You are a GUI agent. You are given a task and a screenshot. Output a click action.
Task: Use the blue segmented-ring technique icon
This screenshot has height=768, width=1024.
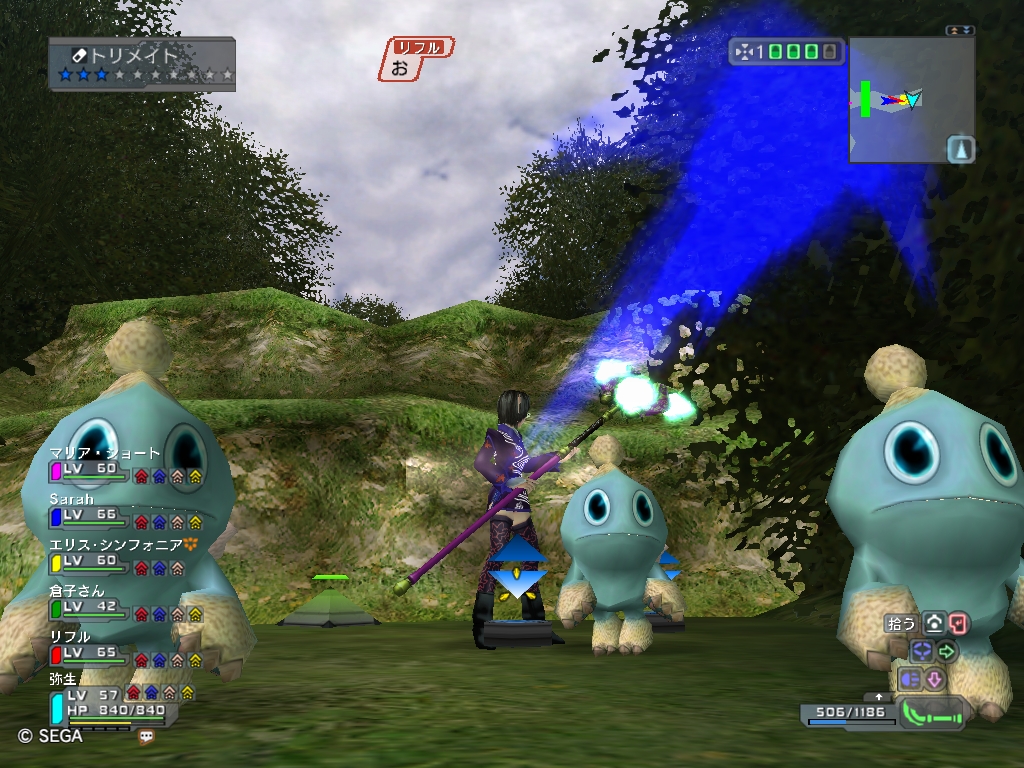click(x=921, y=651)
